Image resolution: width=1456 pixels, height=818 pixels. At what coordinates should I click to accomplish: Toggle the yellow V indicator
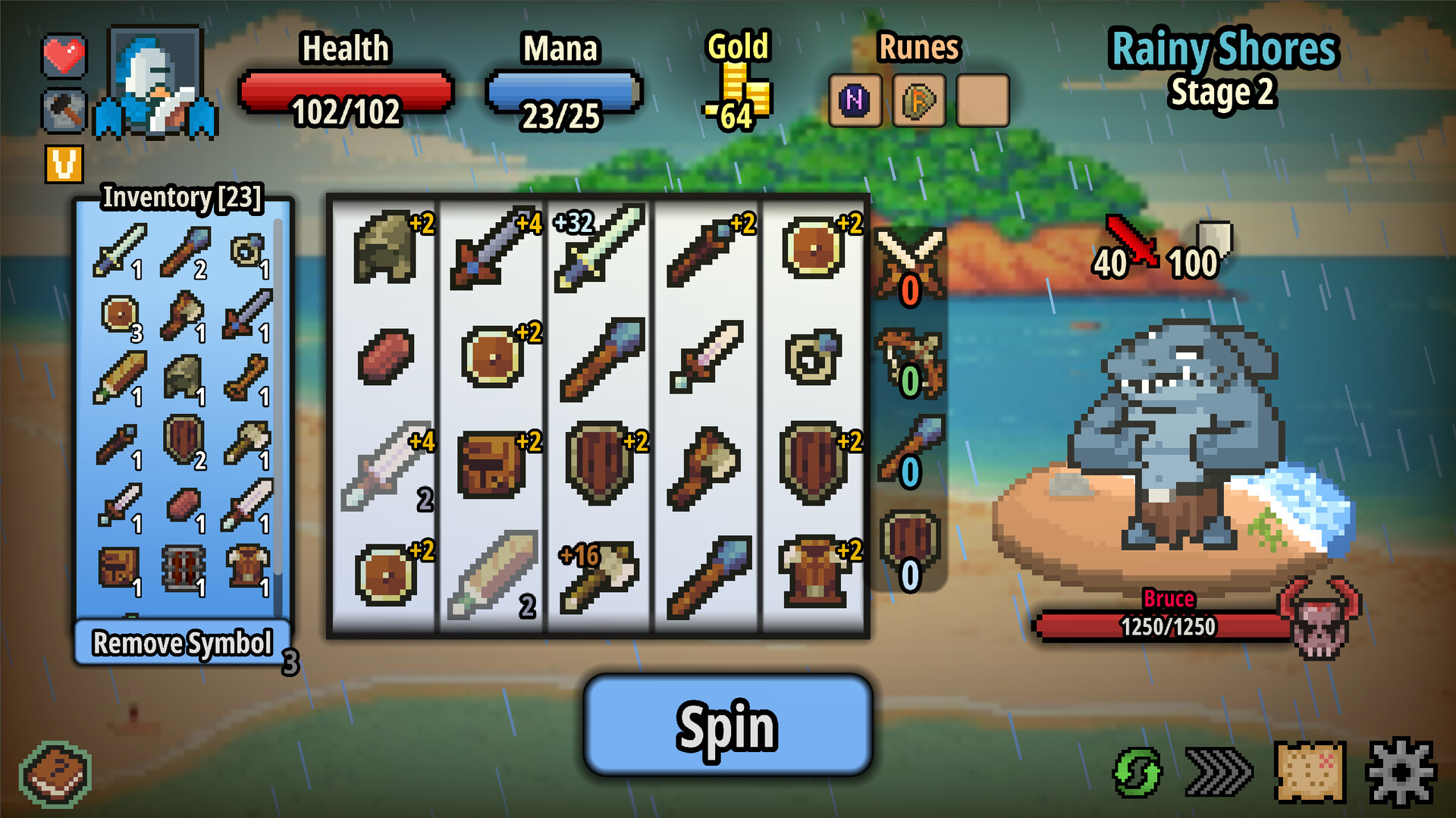tap(64, 161)
